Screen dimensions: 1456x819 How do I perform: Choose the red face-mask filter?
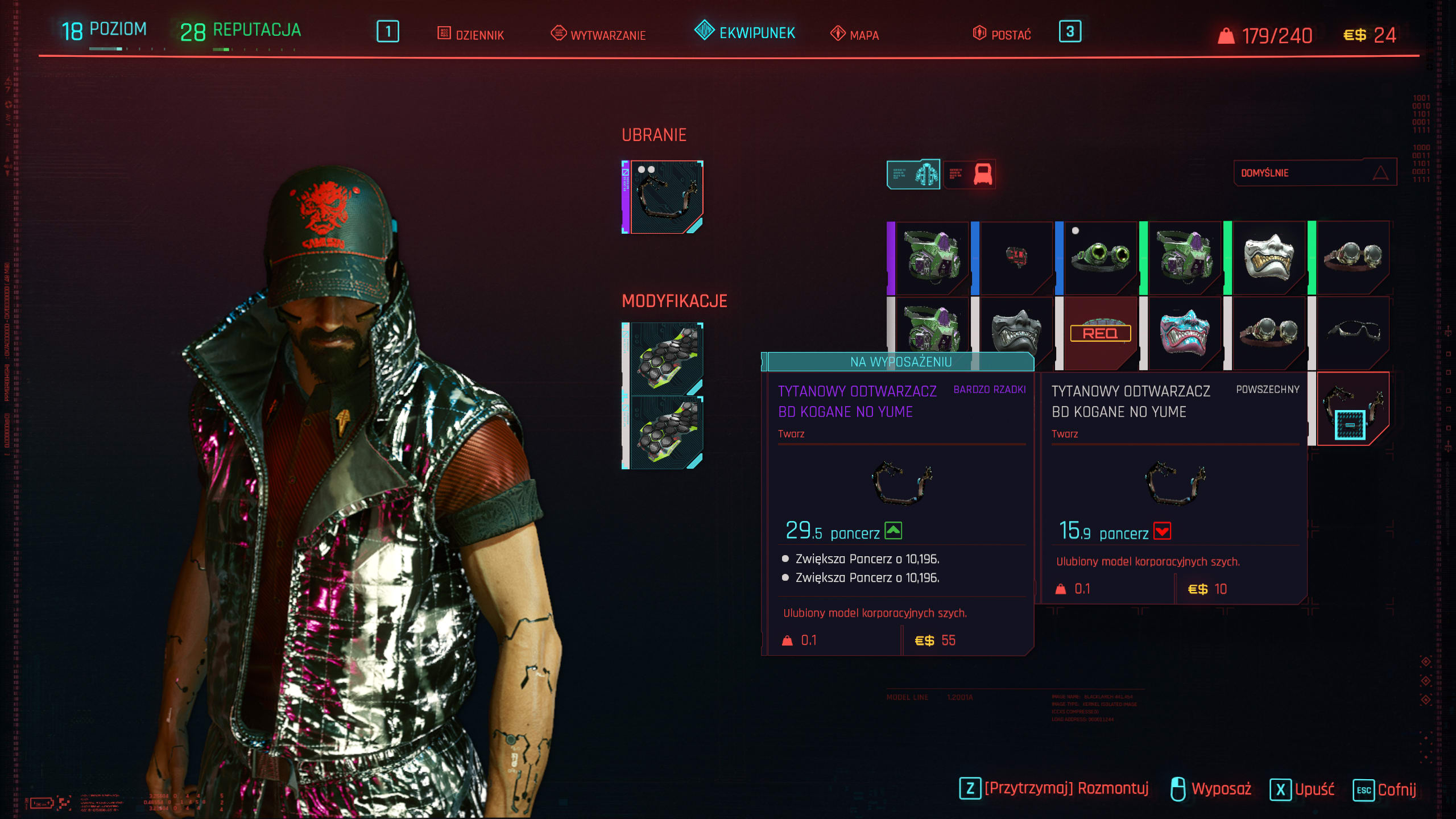tap(970, 174)
